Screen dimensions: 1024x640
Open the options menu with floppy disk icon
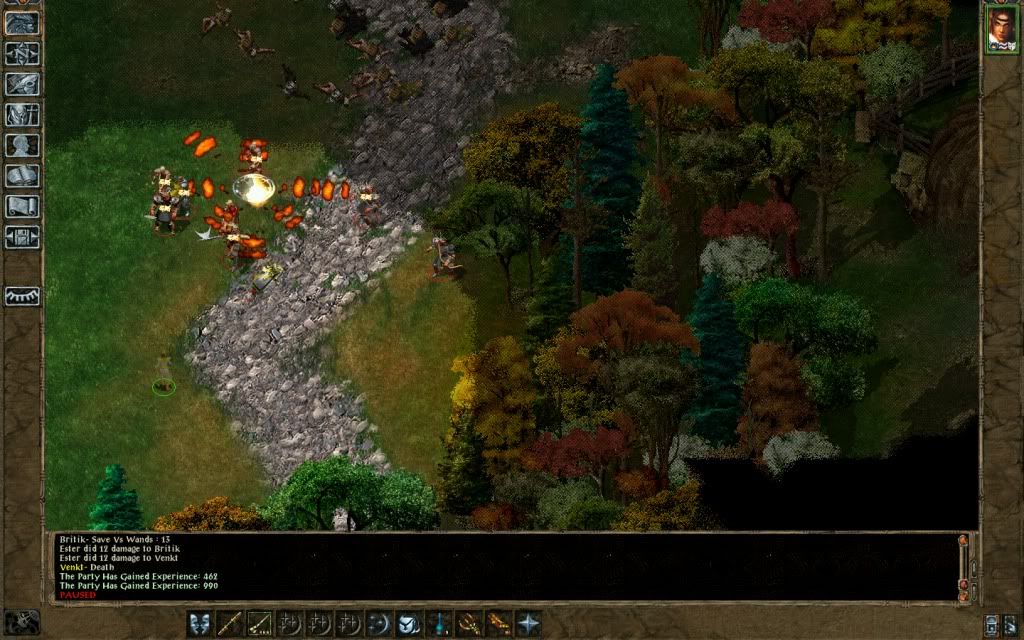point(22,238)
